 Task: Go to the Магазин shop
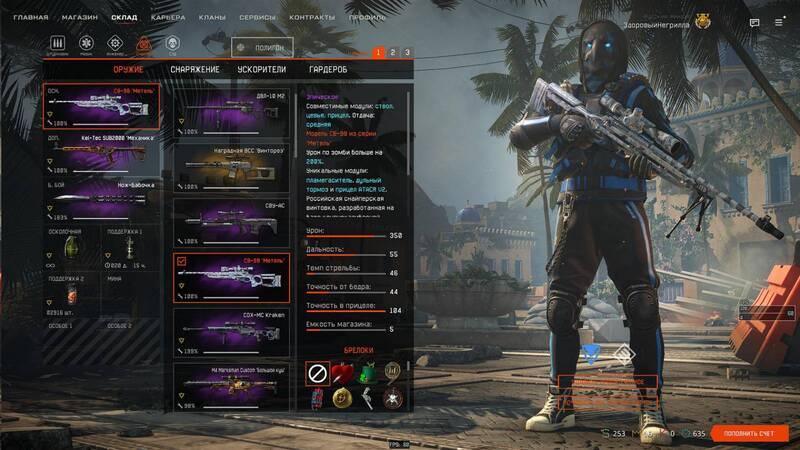80,18
